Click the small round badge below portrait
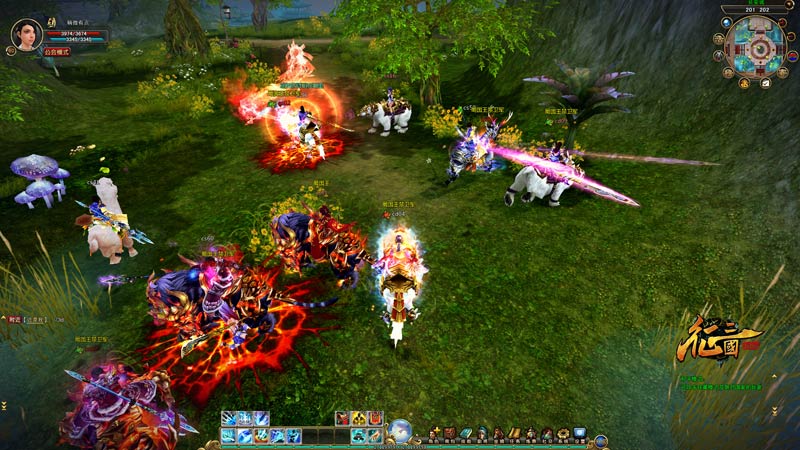The image size is (800, 450). 12,52
